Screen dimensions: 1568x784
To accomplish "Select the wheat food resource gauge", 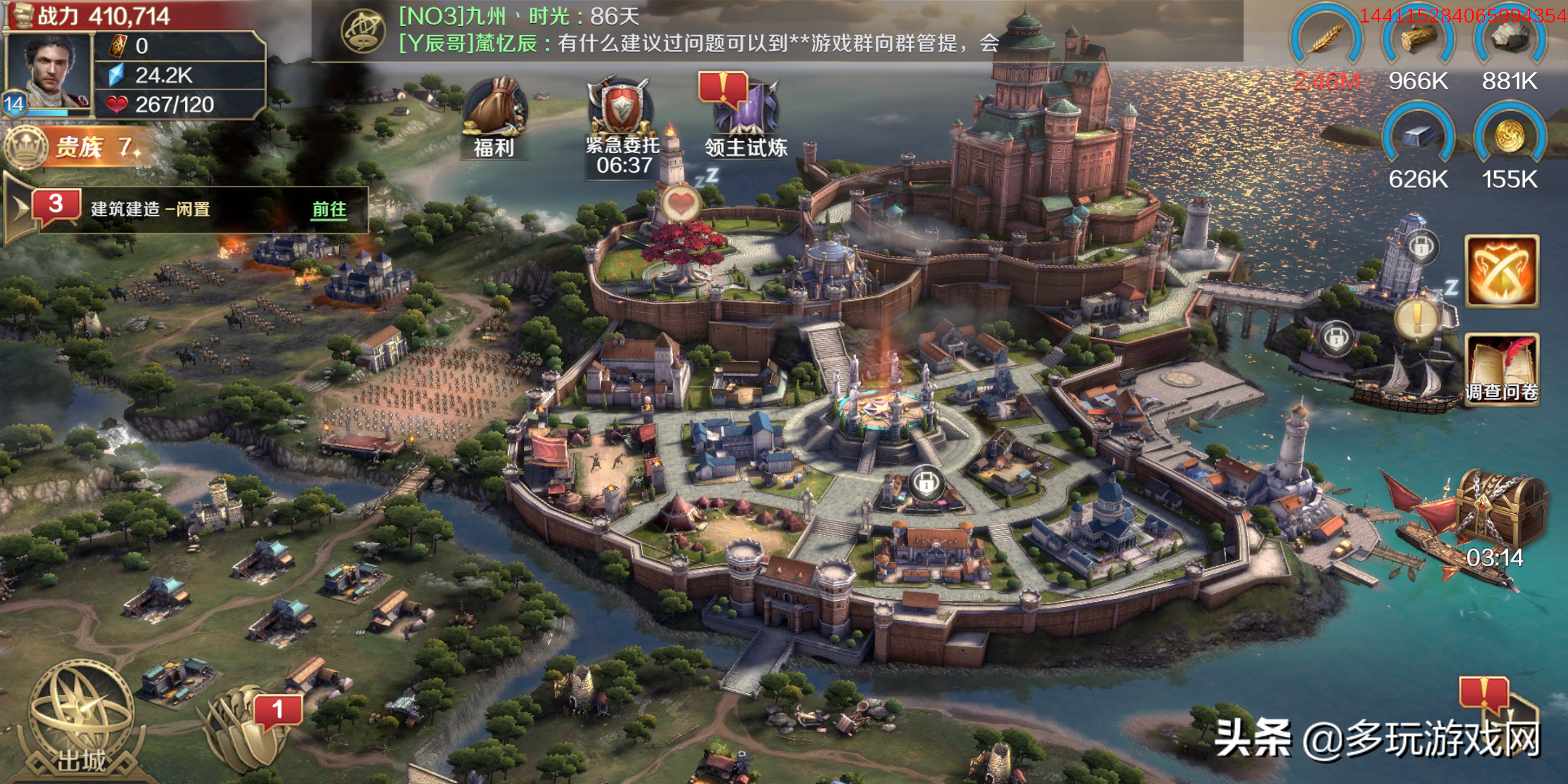I will (1327, 44).
